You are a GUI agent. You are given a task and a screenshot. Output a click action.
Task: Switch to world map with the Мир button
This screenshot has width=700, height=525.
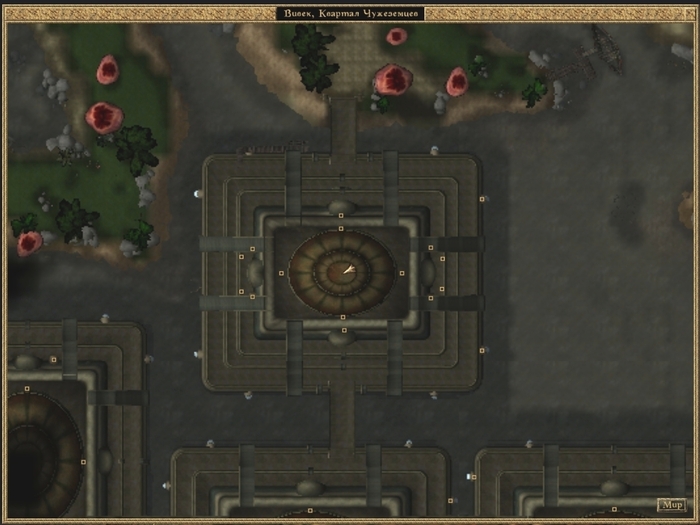[671, 504]
